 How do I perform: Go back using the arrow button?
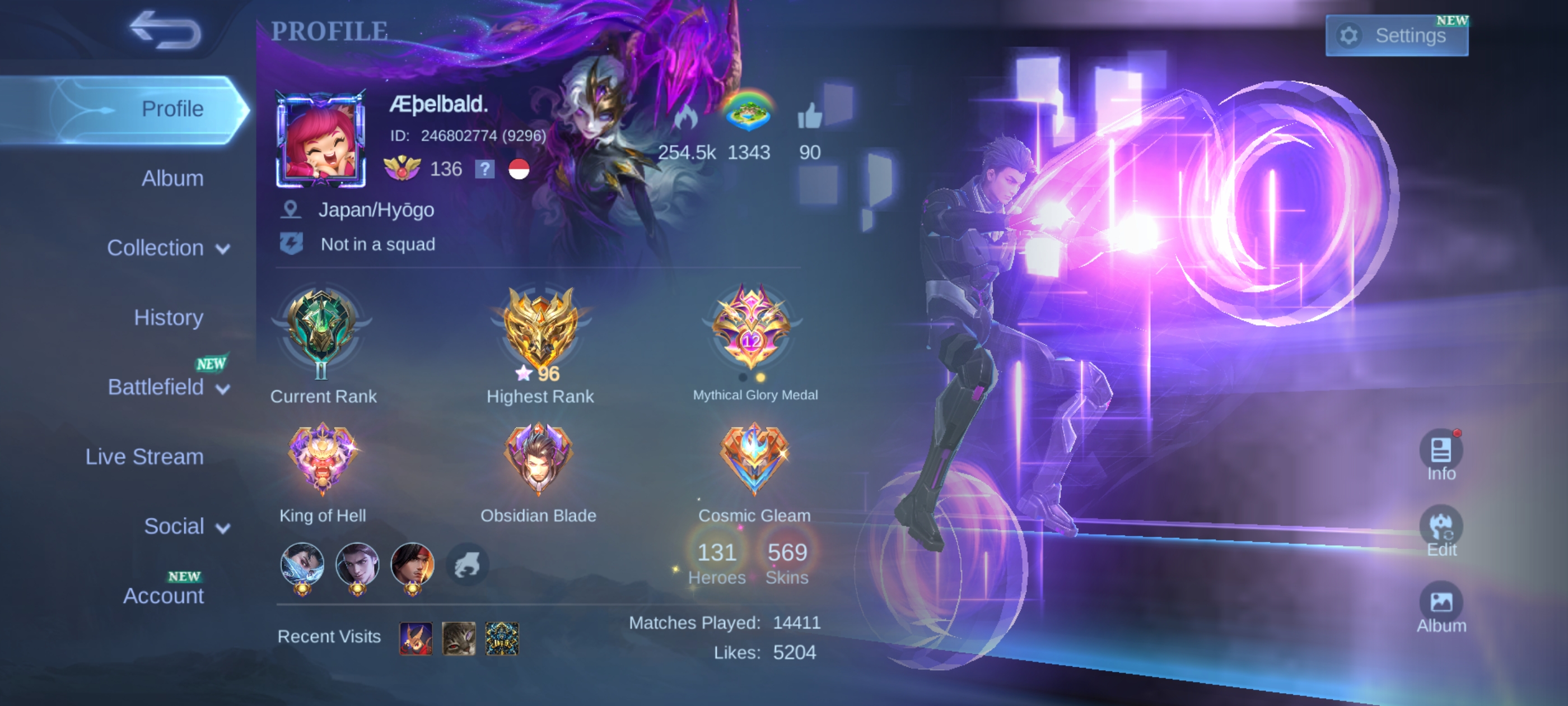165,30
